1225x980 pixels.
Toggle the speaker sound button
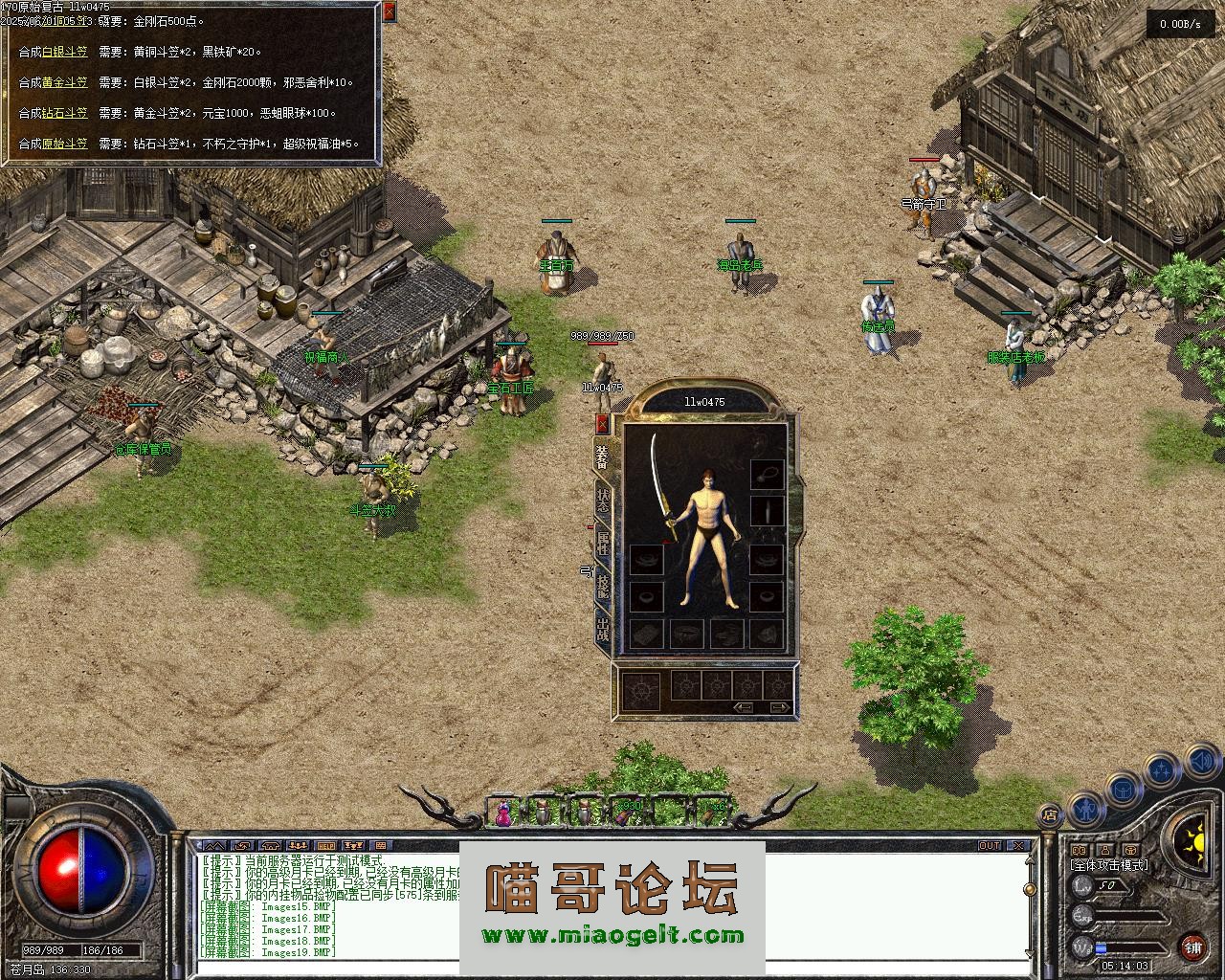pyautogui.click(x=1201, y=761)
